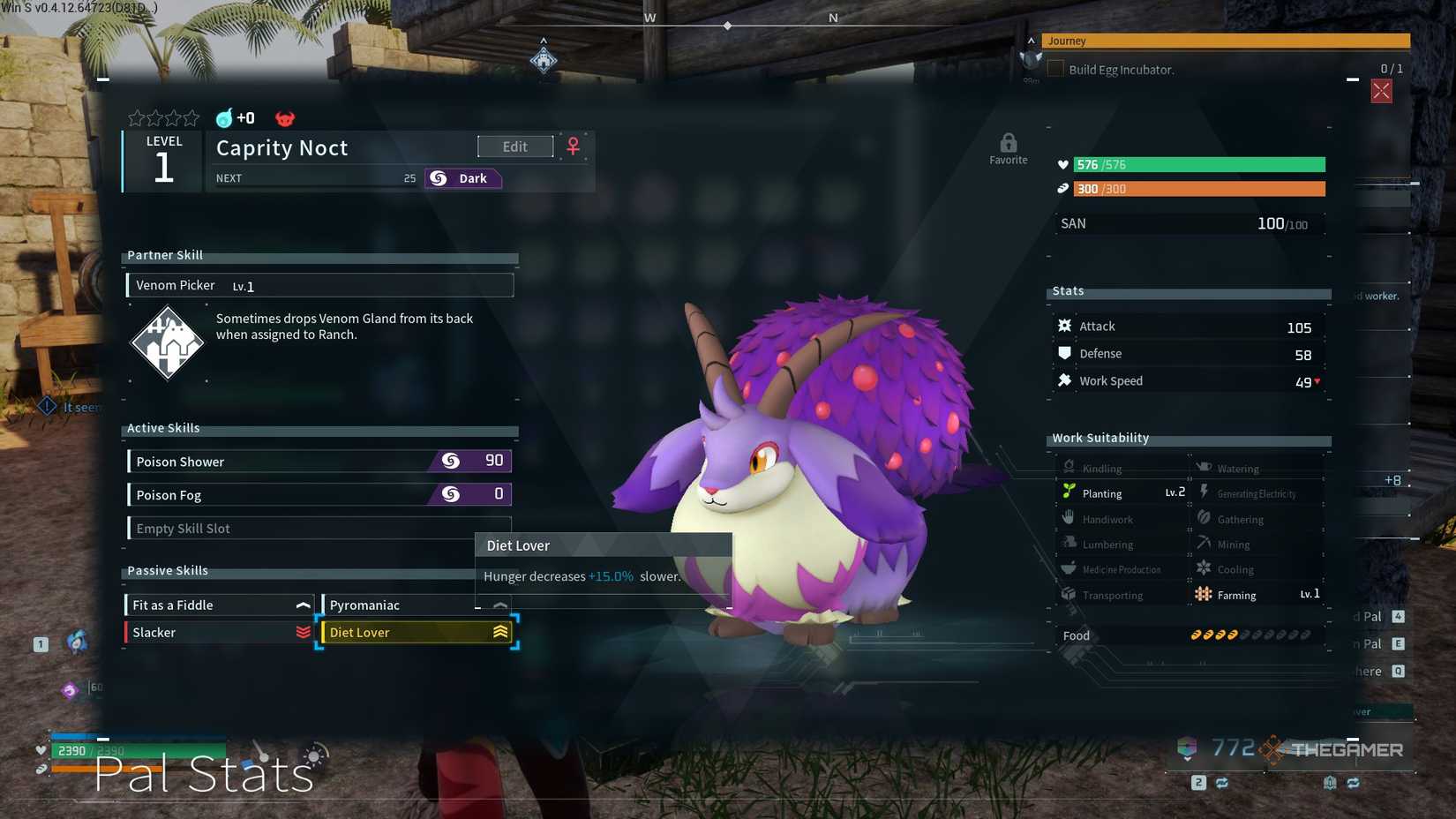
Task: Collapse the Journey quest panel arrow
Action: [1030, 41]
